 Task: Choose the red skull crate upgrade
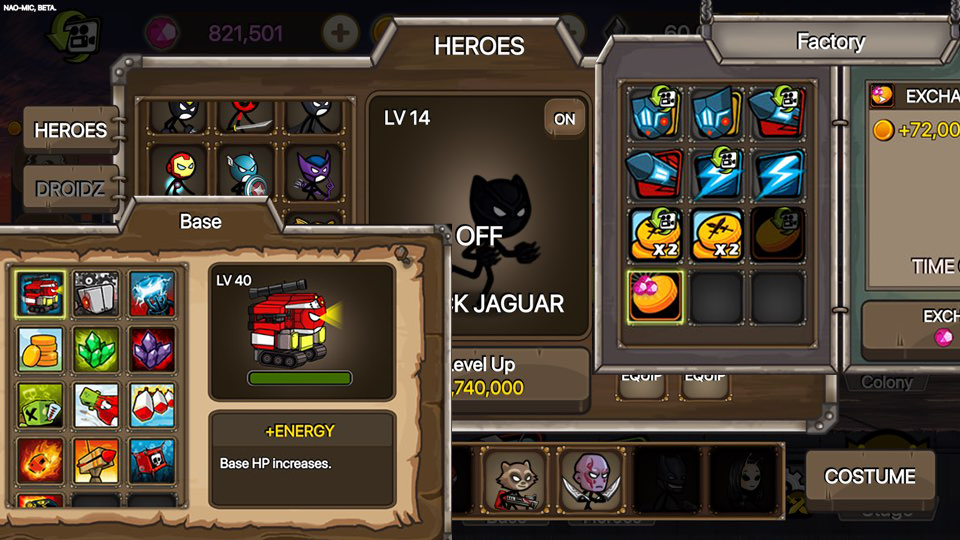(x=152, y=460)
